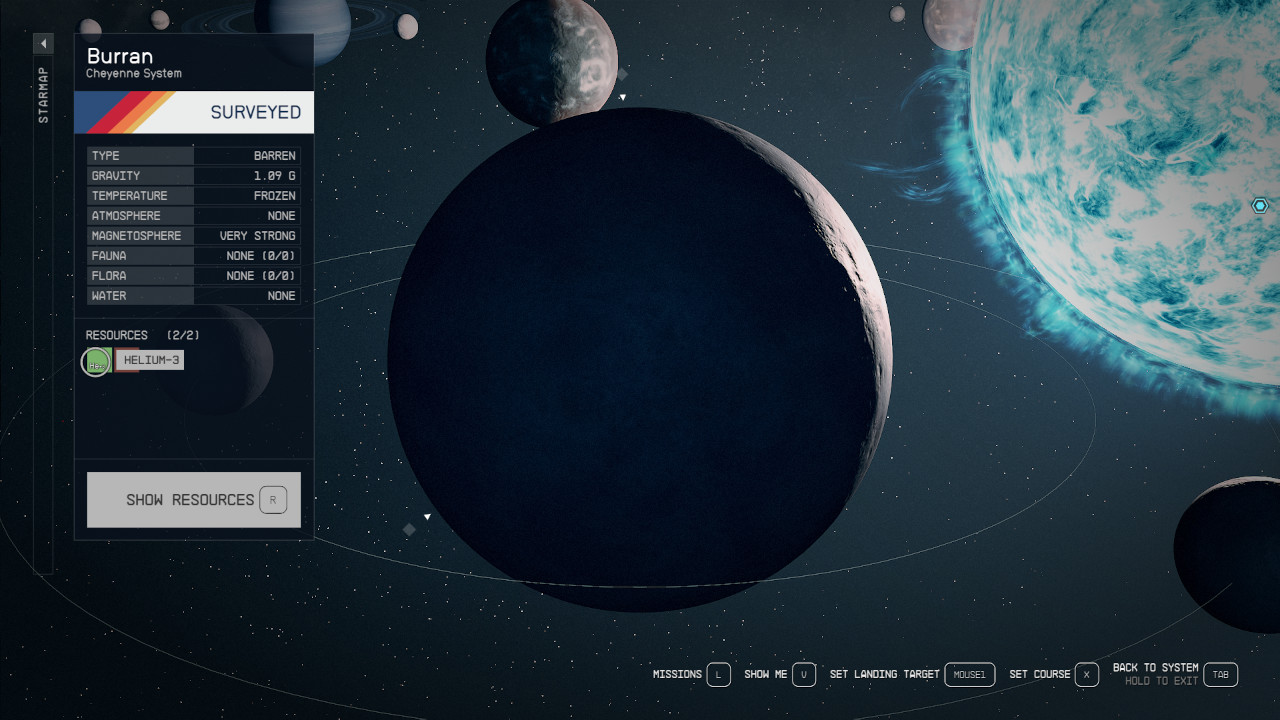The image size is (1280, 720).
Task: Select the green He-3 resource icon
Action: tap(95, 361)
